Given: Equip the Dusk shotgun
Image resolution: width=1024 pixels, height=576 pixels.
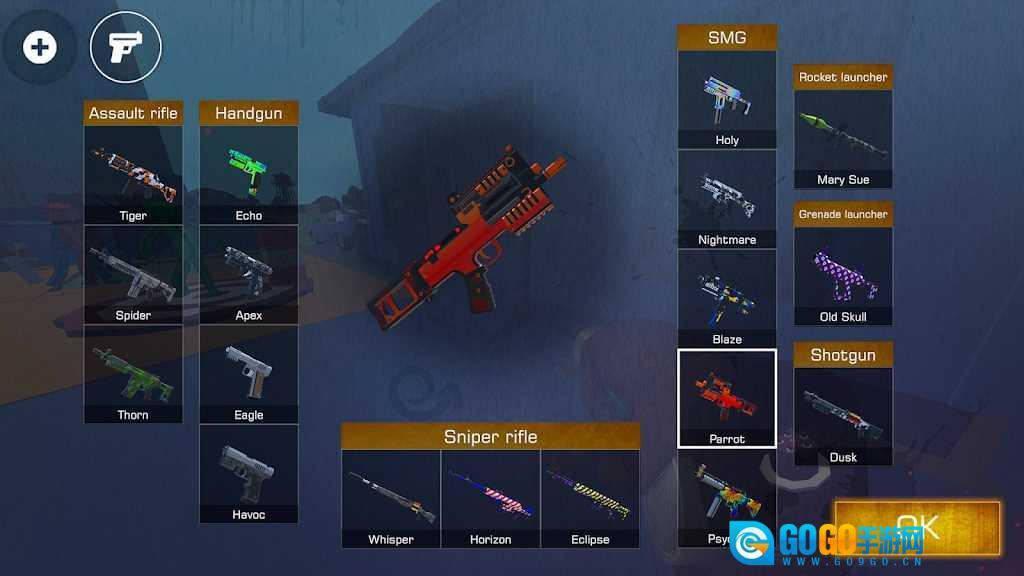Looking at the screenshot, I should (x=843, y=416).
